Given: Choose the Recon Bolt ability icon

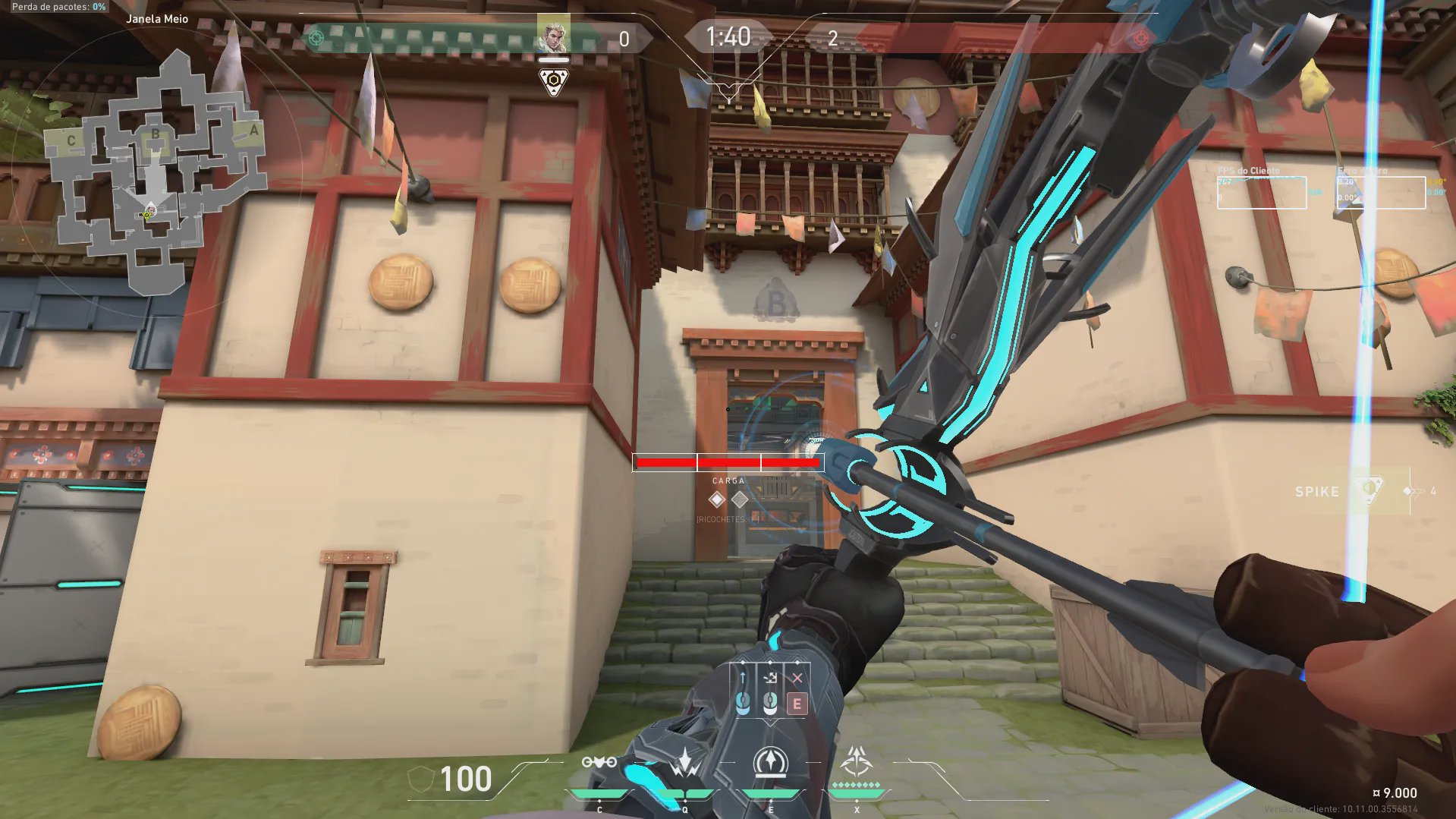Looking at the screenshot, I should [771, 762].
